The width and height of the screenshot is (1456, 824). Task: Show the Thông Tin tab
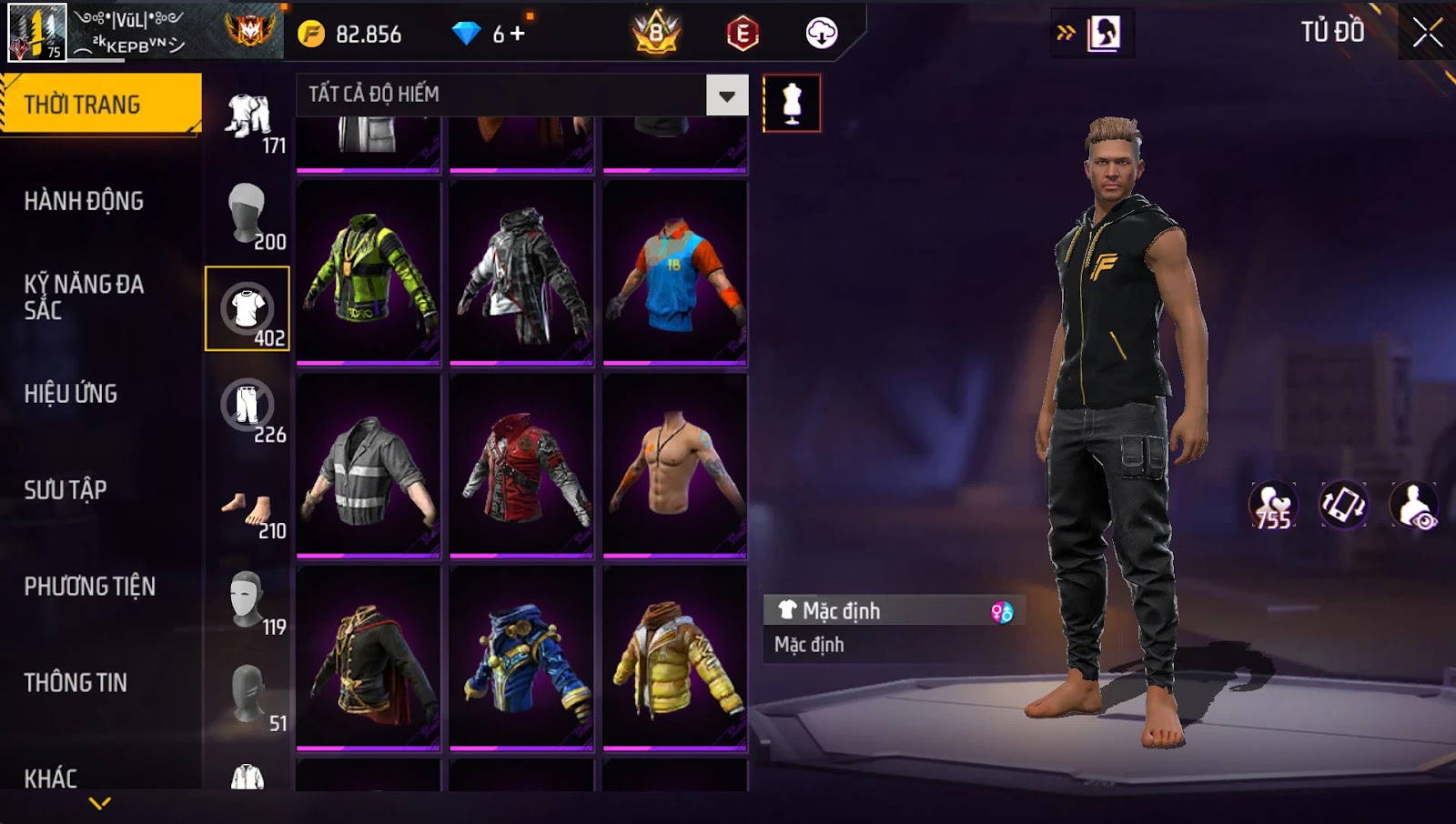click(x=76, y=683)
